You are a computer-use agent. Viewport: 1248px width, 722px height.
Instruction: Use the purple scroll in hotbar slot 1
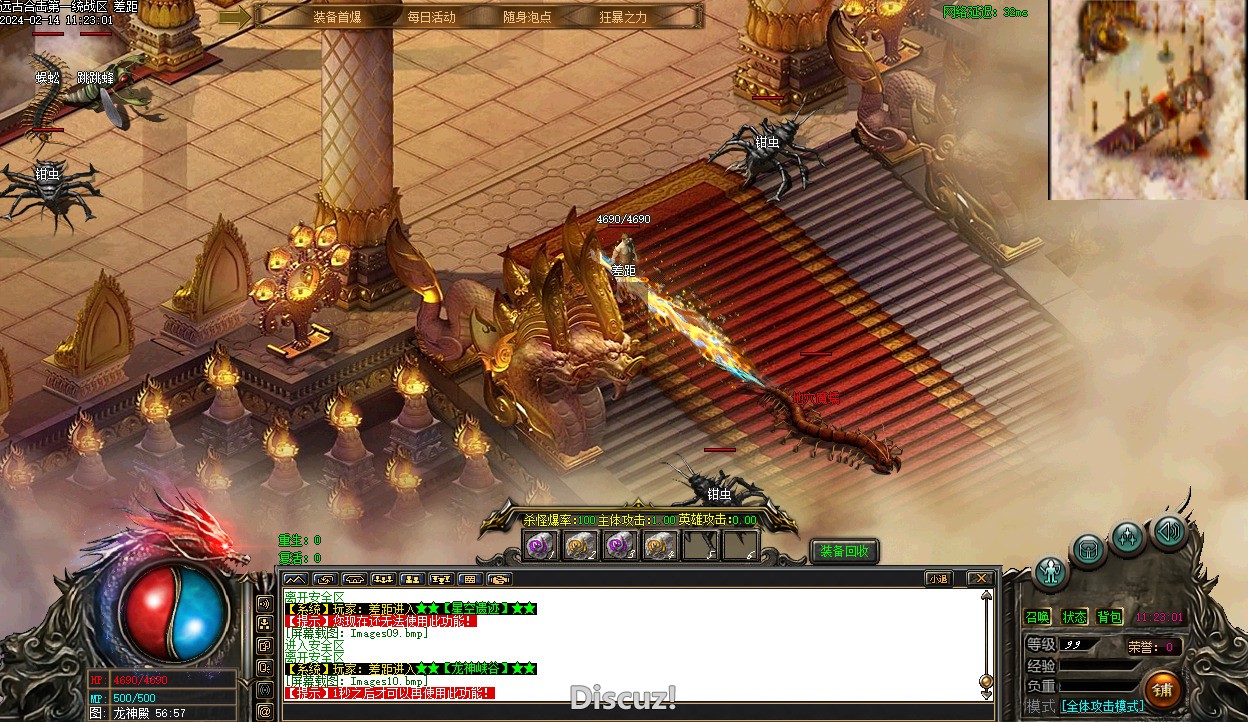tap(541, 546)
